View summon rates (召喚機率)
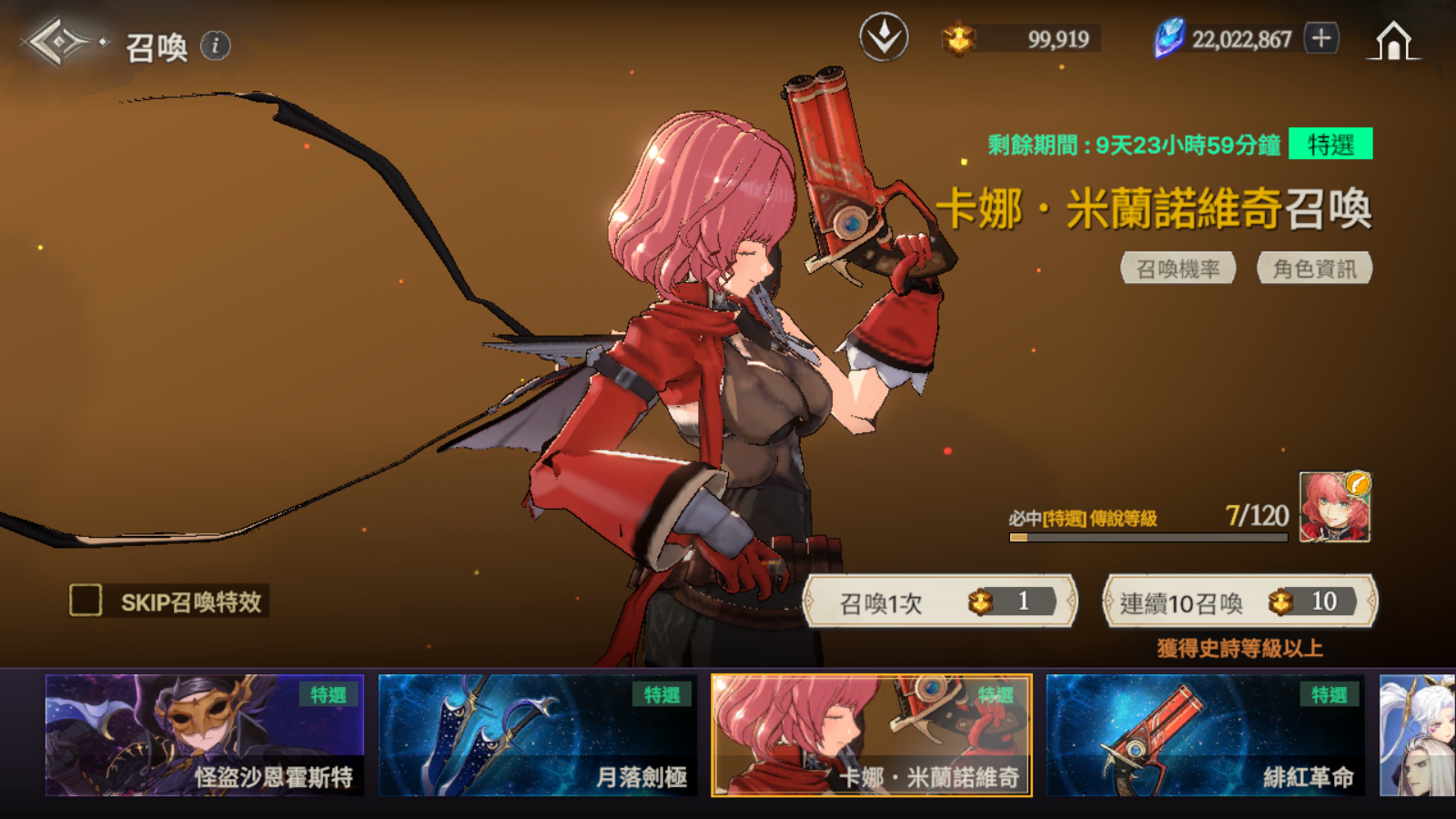The height and width of the screenshot is (819, 1456). pyautogui.click(x=1178, y=268)
